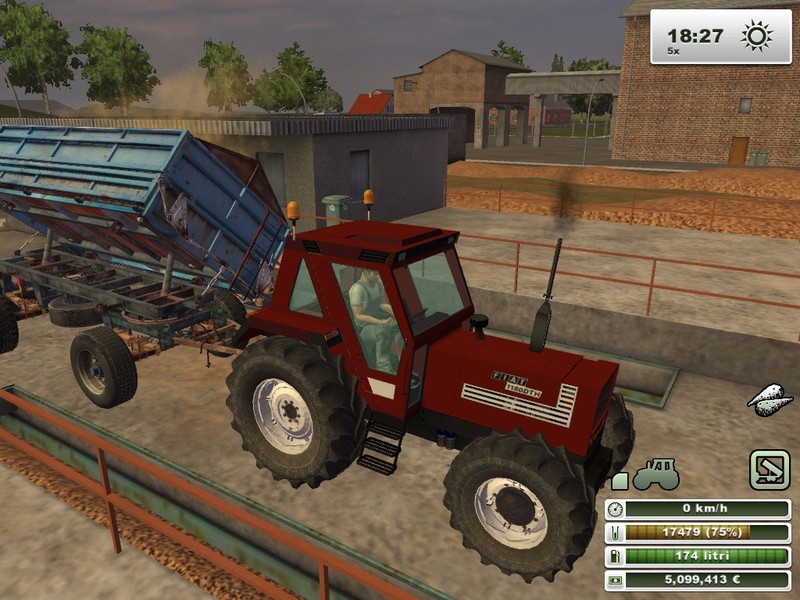Click the trailer tipping icon
This screenshot has height=600, width=800.
pos(770,470)
